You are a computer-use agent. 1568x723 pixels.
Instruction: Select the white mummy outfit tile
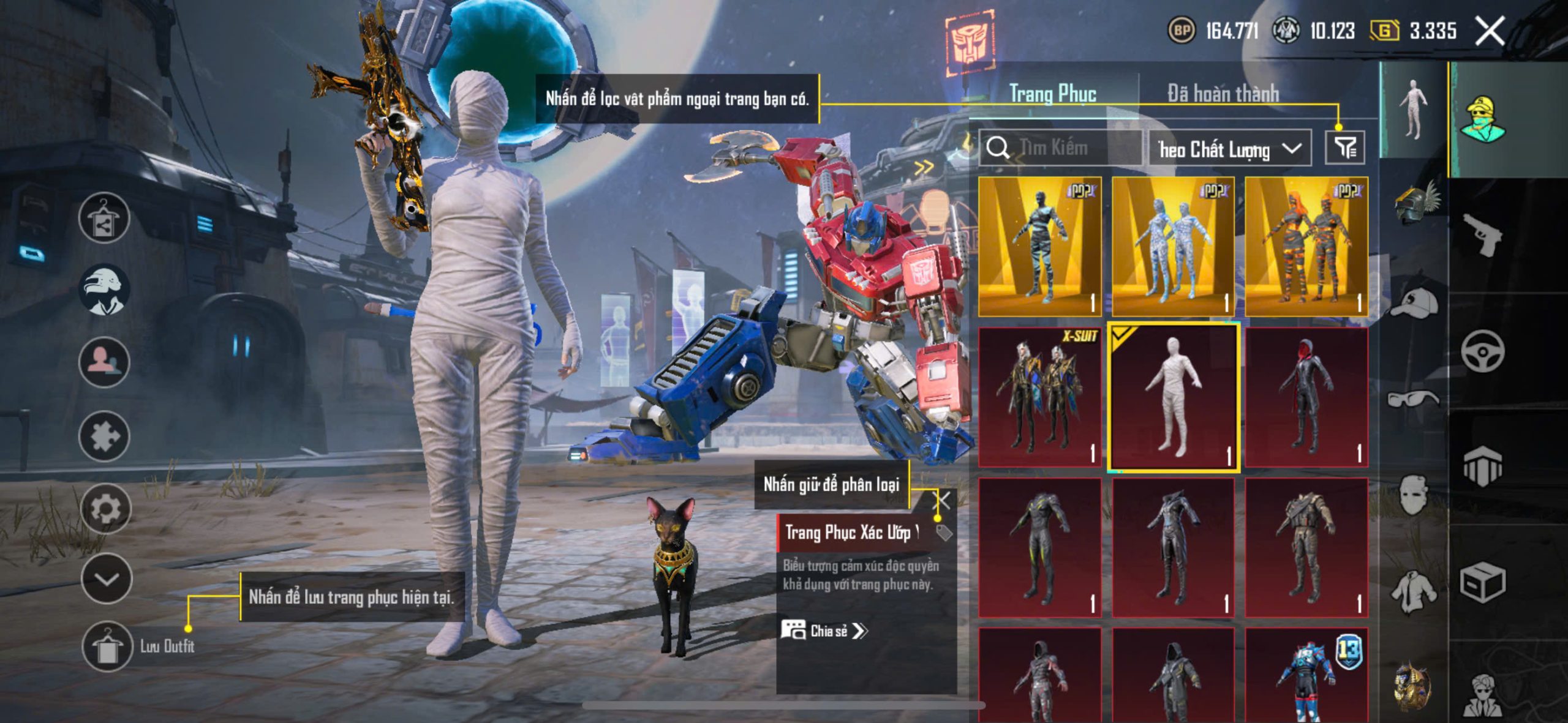(x=1173, y=397)
